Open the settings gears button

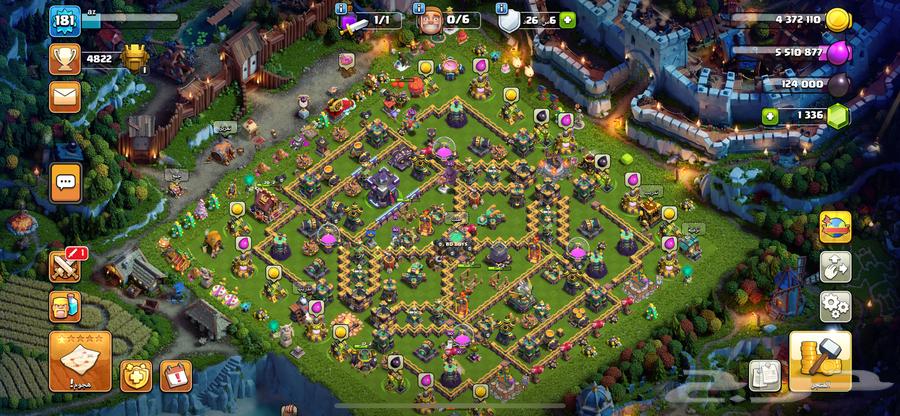[836, 304]
